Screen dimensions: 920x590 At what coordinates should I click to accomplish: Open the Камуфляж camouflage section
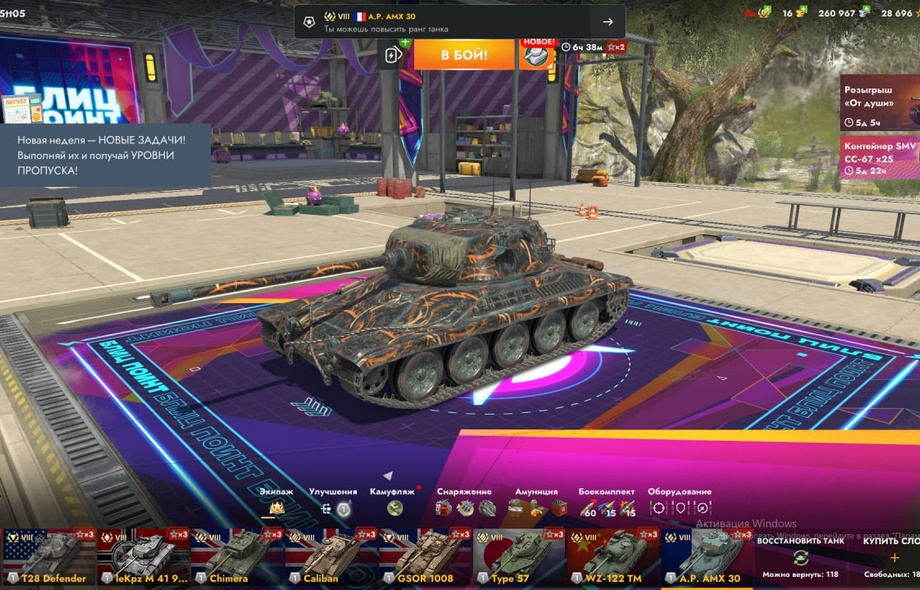coord(393,506)
